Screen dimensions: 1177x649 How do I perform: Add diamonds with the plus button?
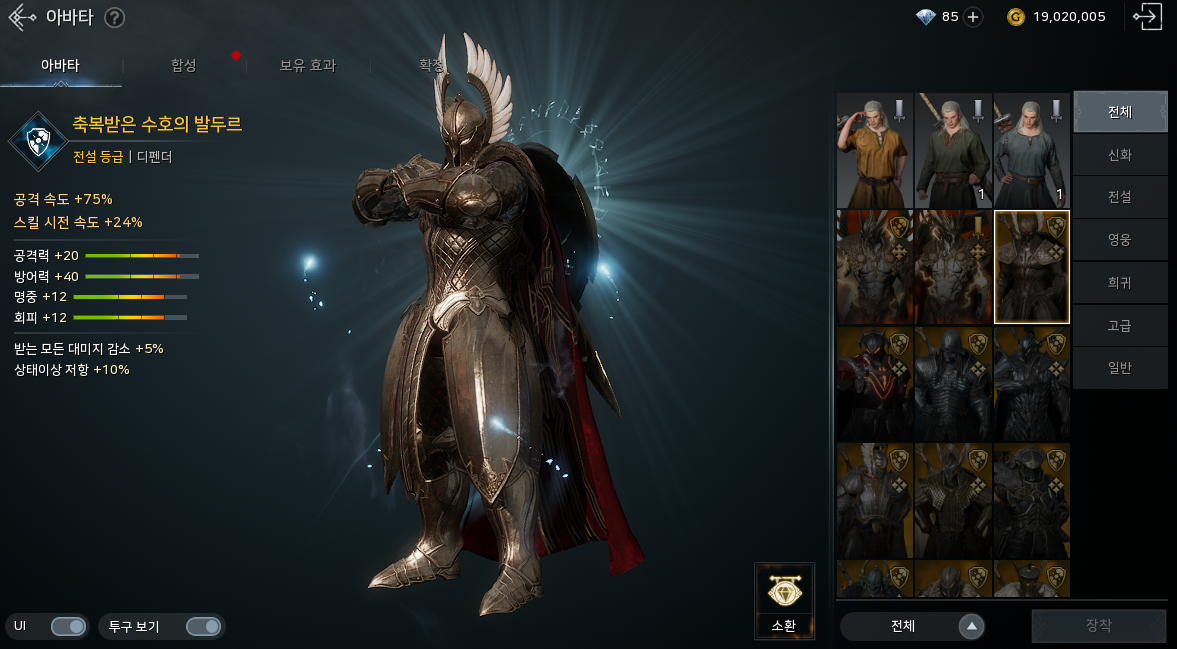[x=973, y=17]
